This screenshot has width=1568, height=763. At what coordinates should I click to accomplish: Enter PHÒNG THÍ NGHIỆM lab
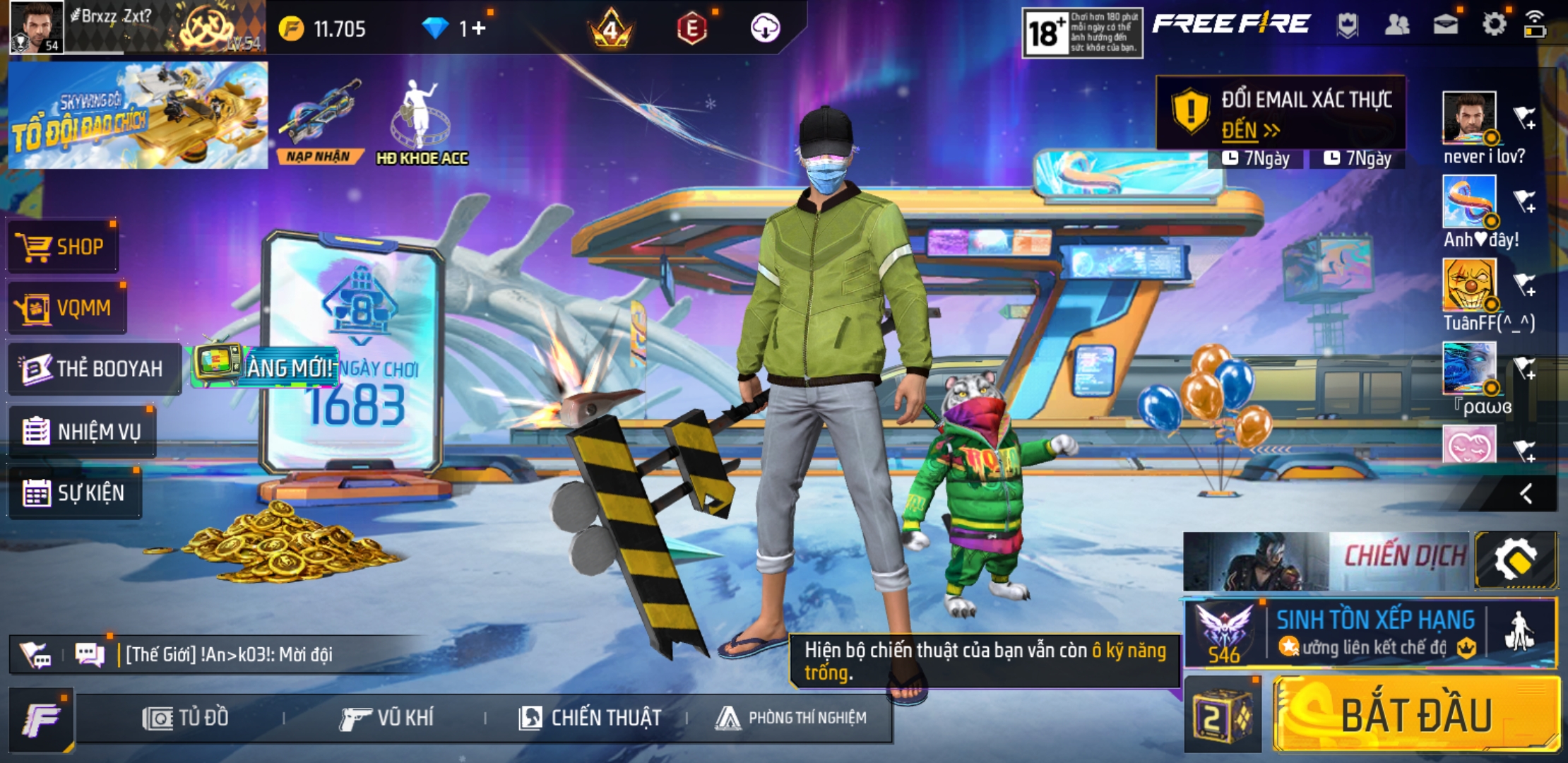coord(791,718)
